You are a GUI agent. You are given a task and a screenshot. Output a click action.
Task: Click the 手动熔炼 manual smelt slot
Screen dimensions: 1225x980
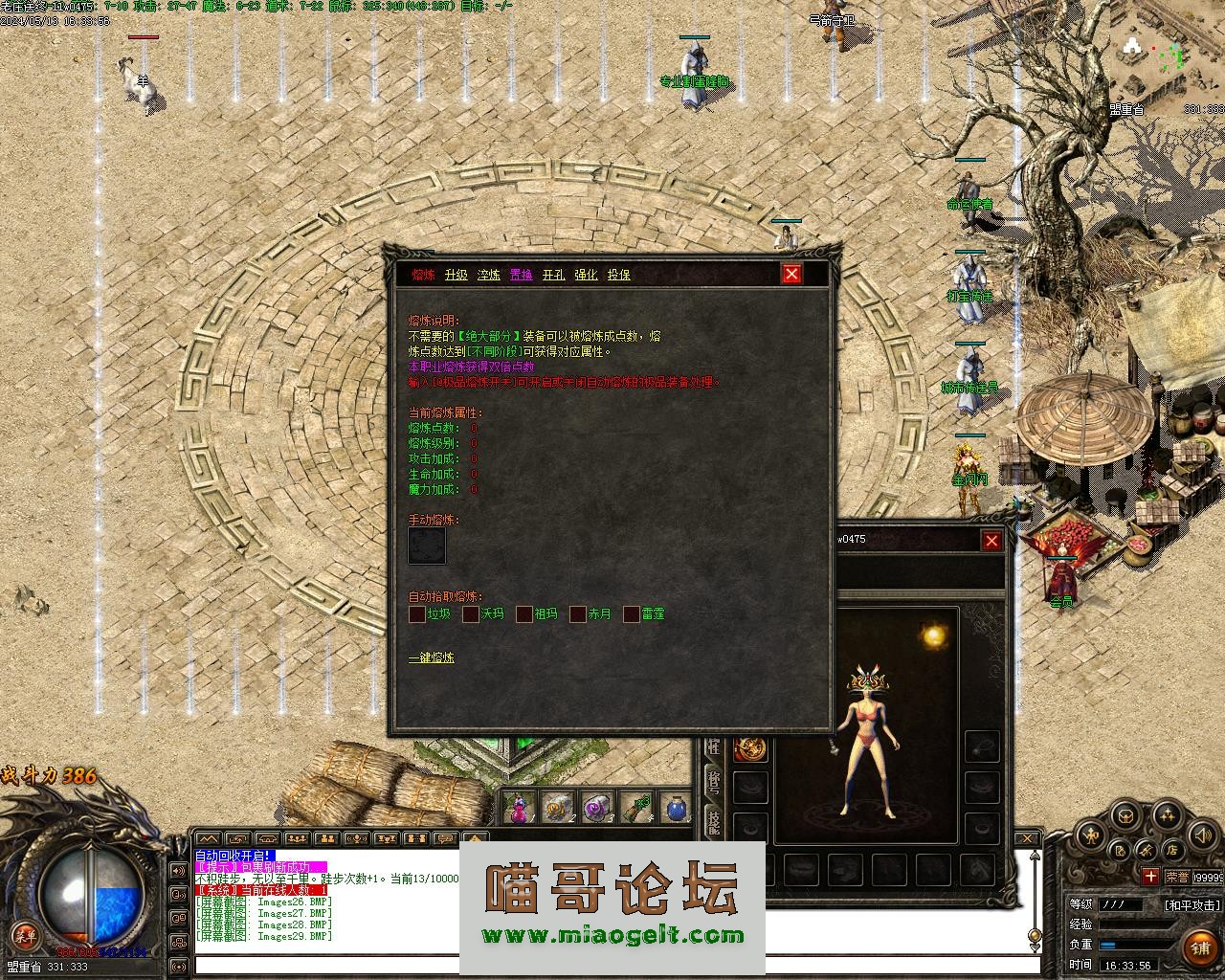click(427, 546)
